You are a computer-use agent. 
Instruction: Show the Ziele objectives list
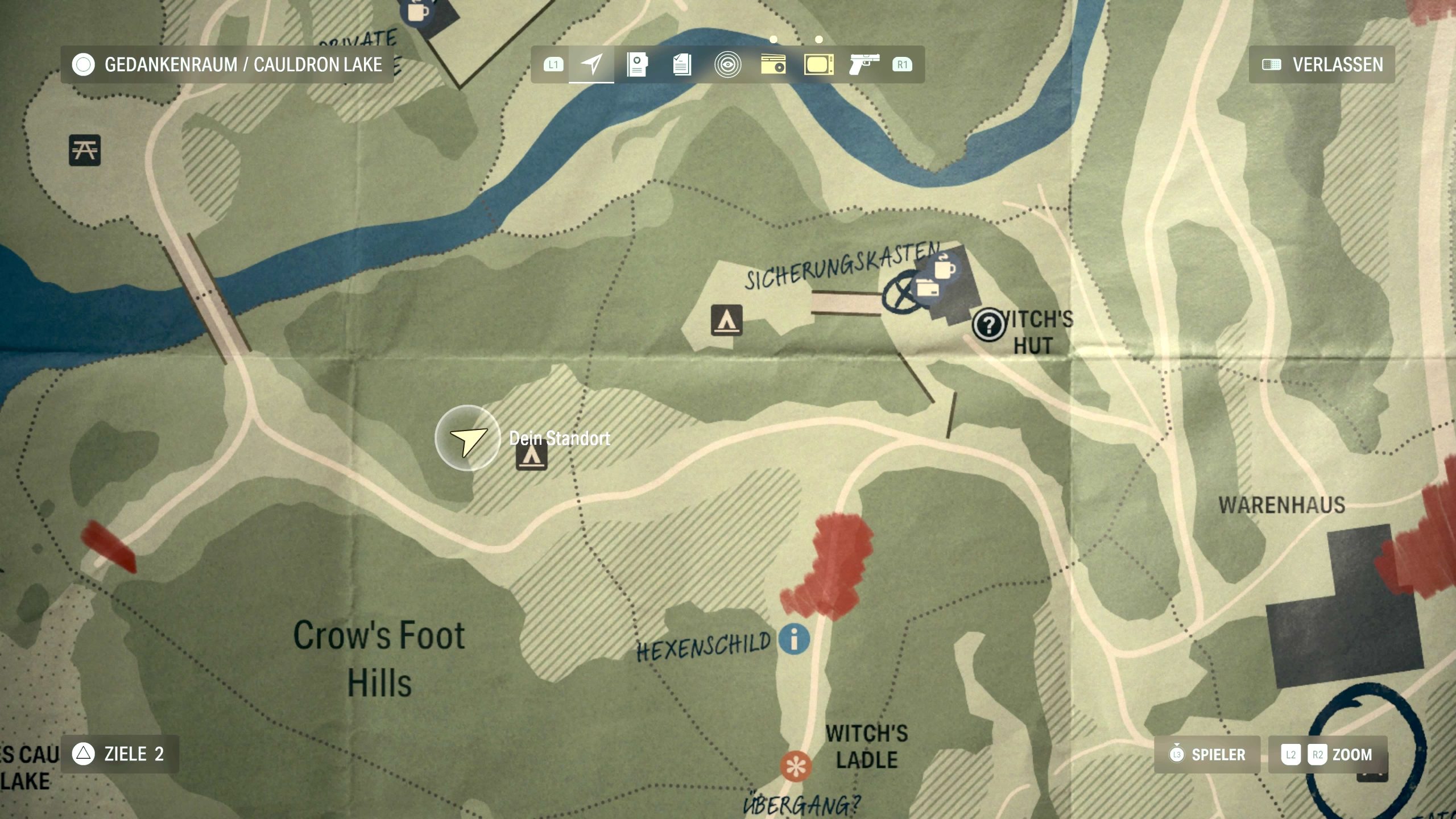coord(119,754)
